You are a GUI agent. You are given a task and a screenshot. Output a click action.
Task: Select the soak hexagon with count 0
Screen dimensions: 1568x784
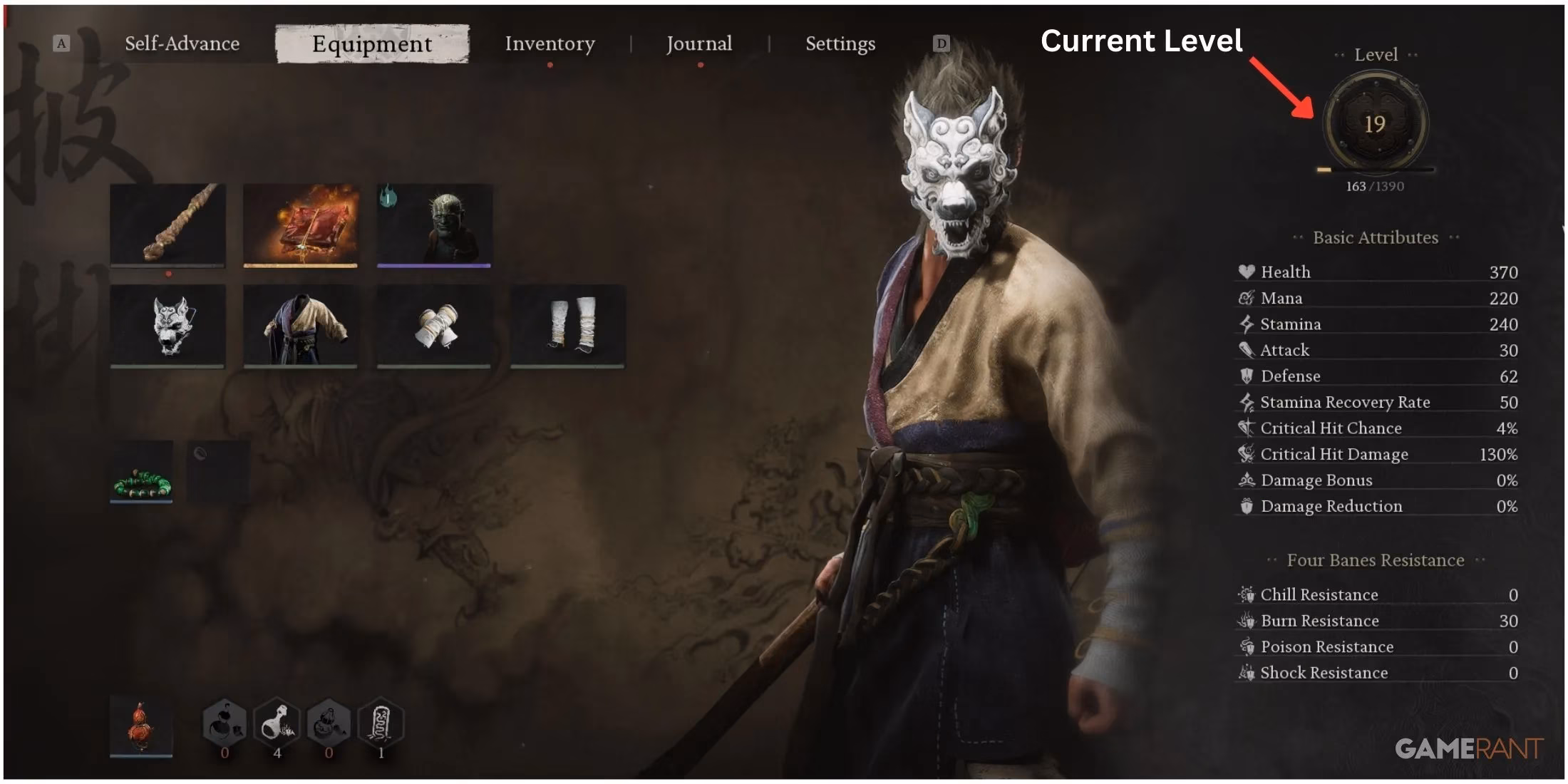[225, 721]
